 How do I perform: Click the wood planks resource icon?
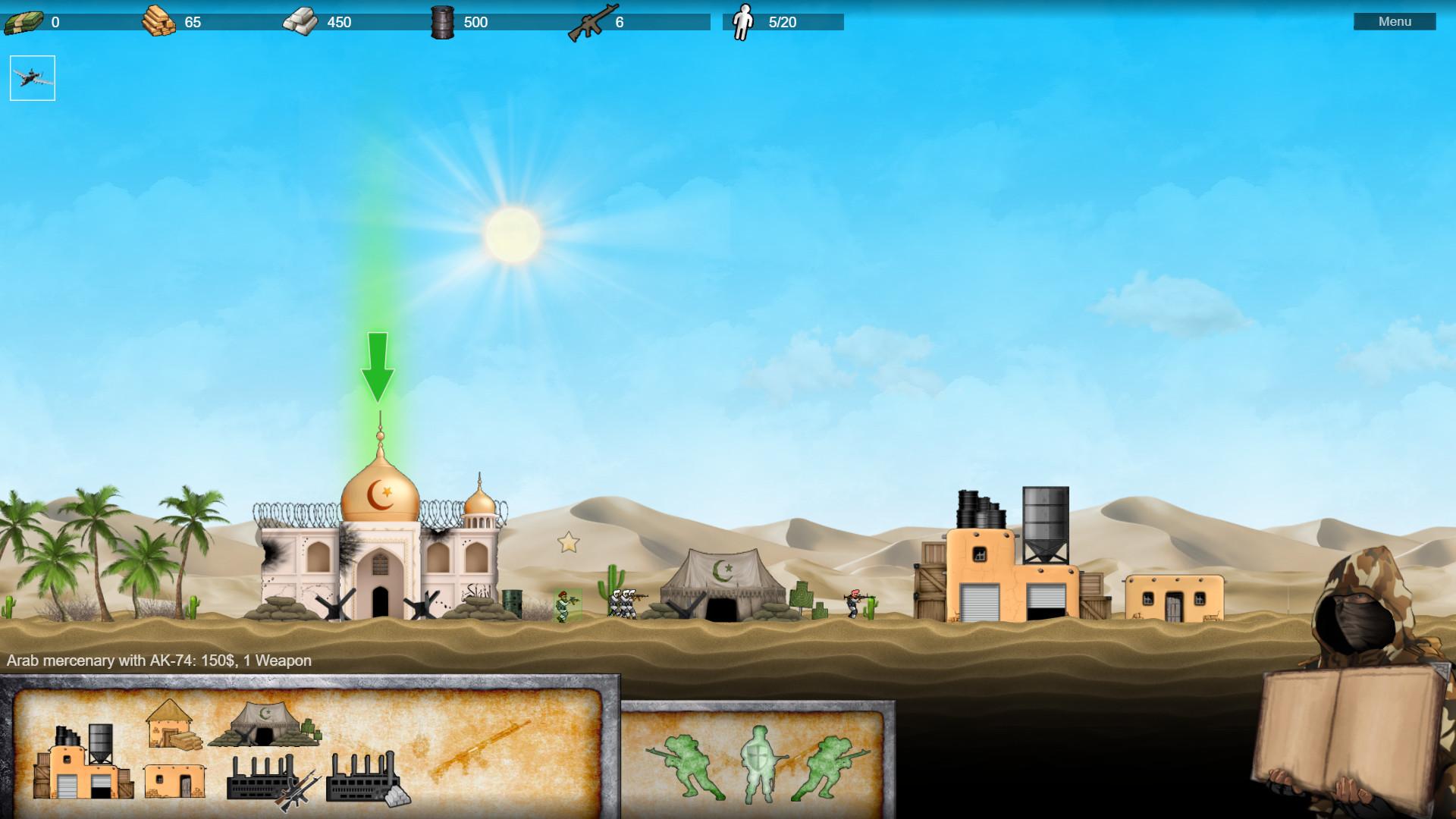click(157, 21)
